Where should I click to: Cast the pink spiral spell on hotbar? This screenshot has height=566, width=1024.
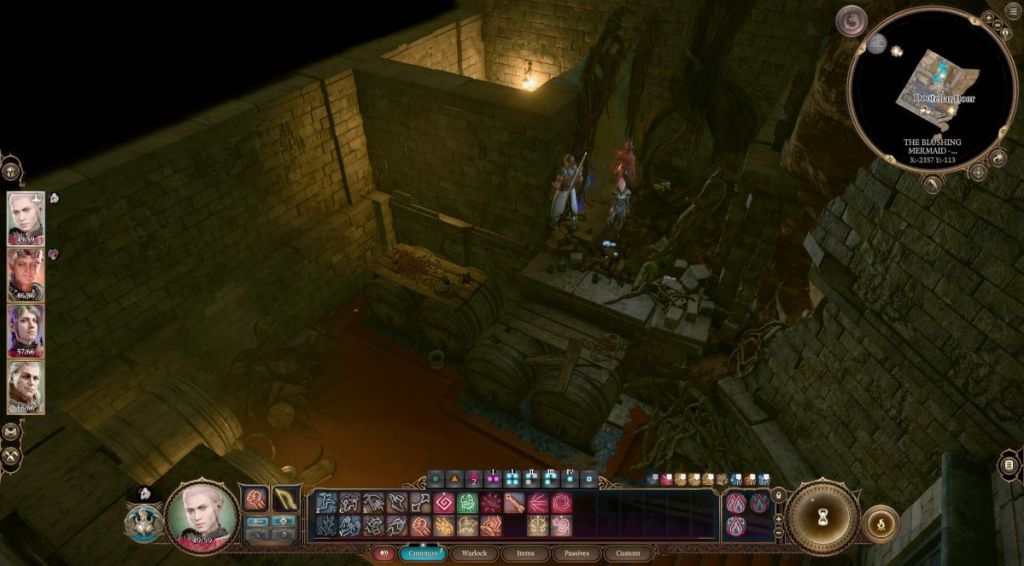pos(562,502)
